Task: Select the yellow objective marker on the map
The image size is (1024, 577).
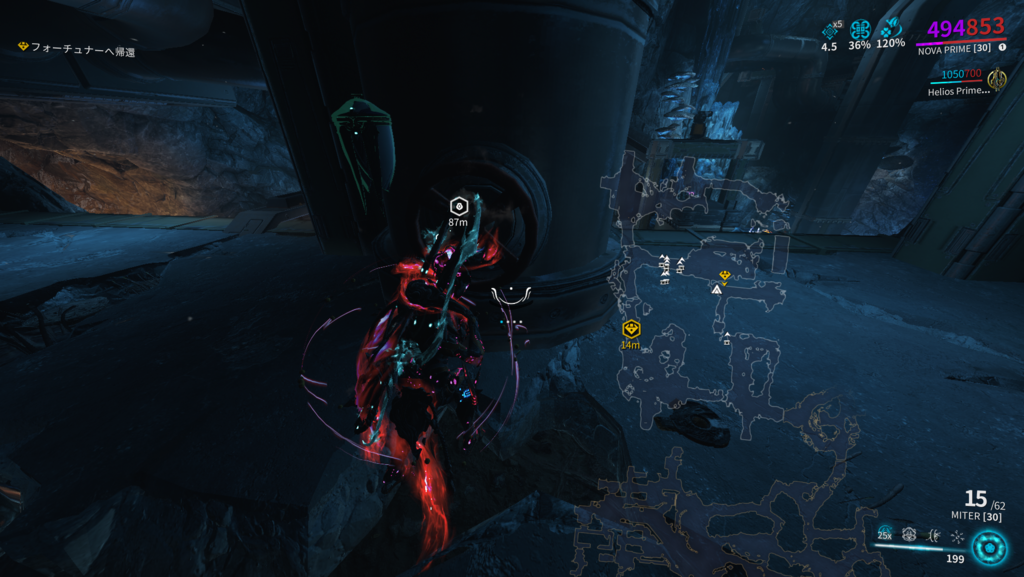Action: [725, 275]
